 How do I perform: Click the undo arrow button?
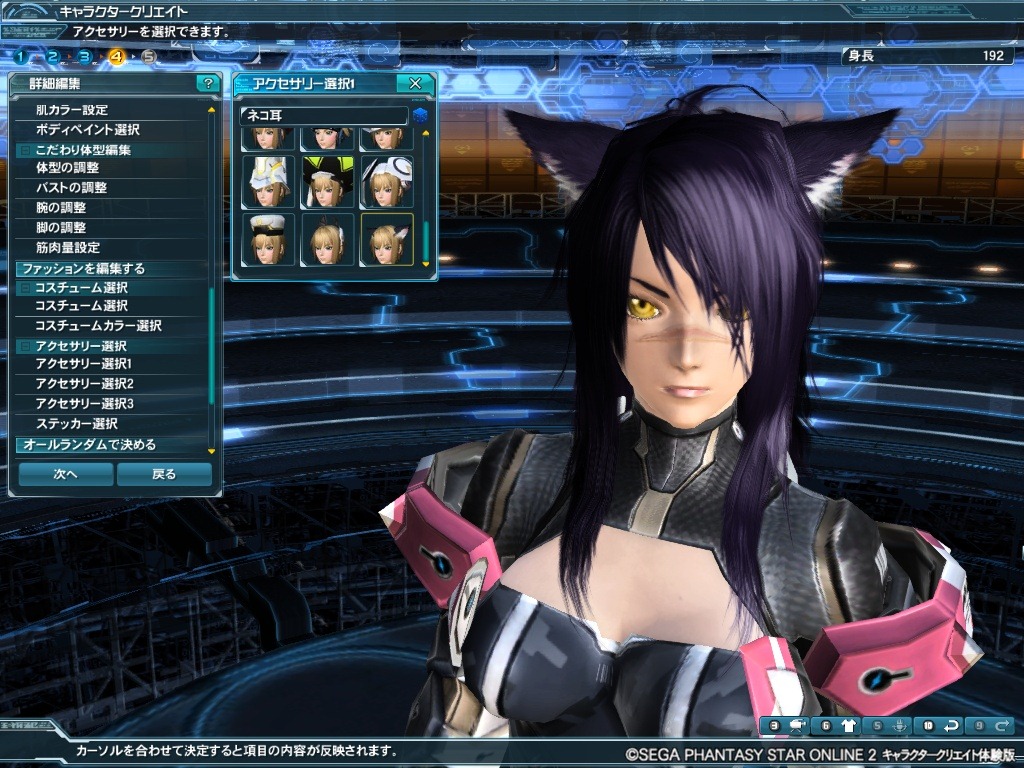pos(951,725)
